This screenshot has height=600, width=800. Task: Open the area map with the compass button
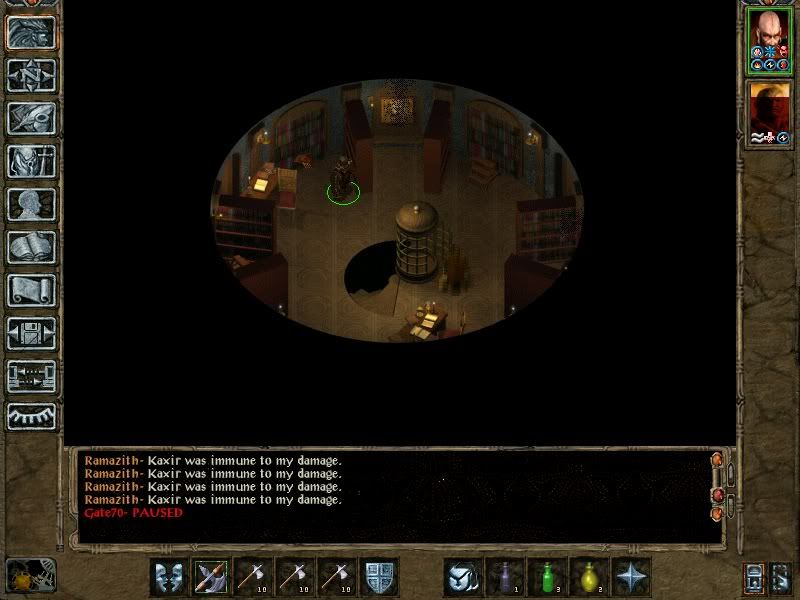click(31, 76)
